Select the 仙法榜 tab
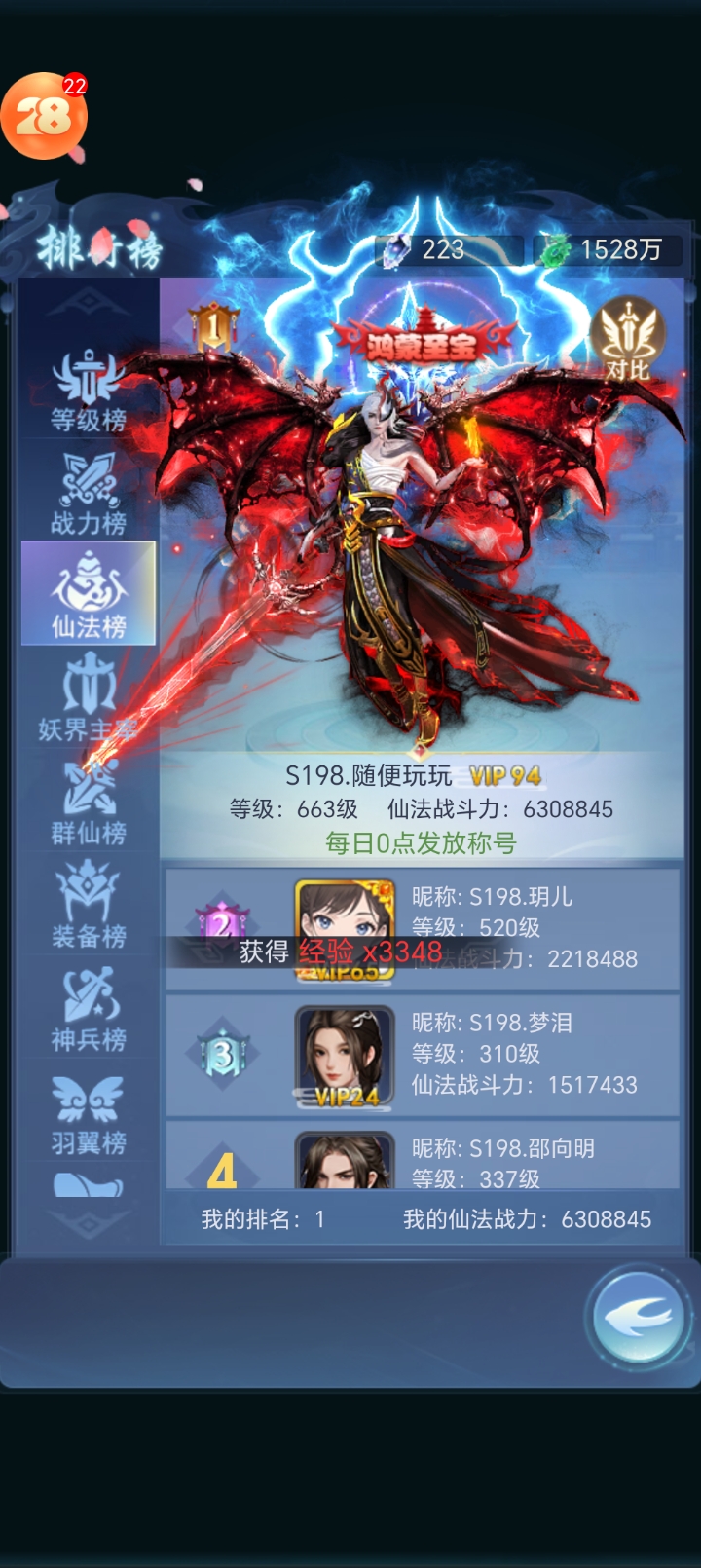Image resolution: width=701 pixels, height=1568 pixels. (89, 594)
